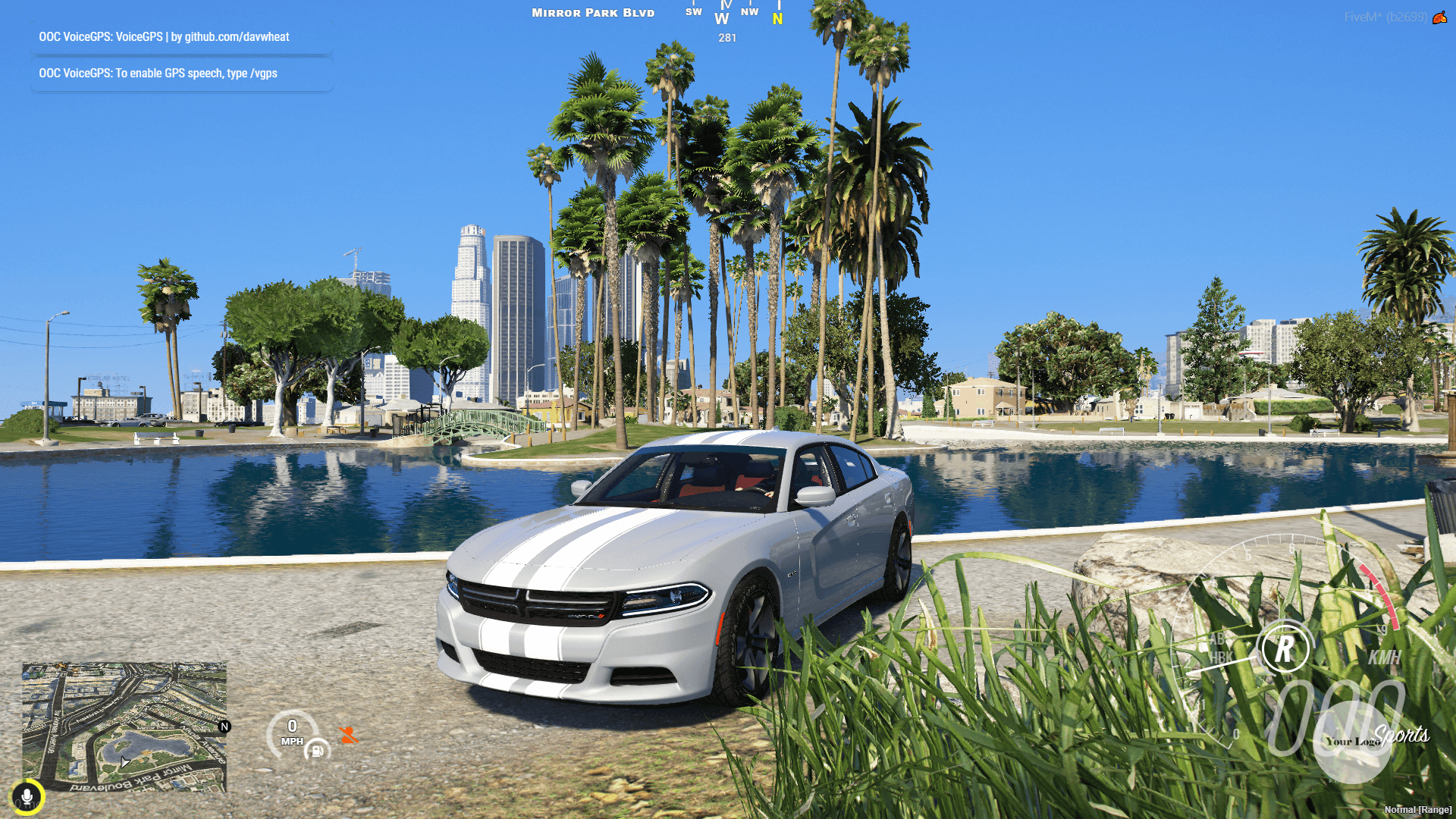Select the microphone icon above the minimap
This screenshot has width=1456, height=819.
tap(28, 795)
